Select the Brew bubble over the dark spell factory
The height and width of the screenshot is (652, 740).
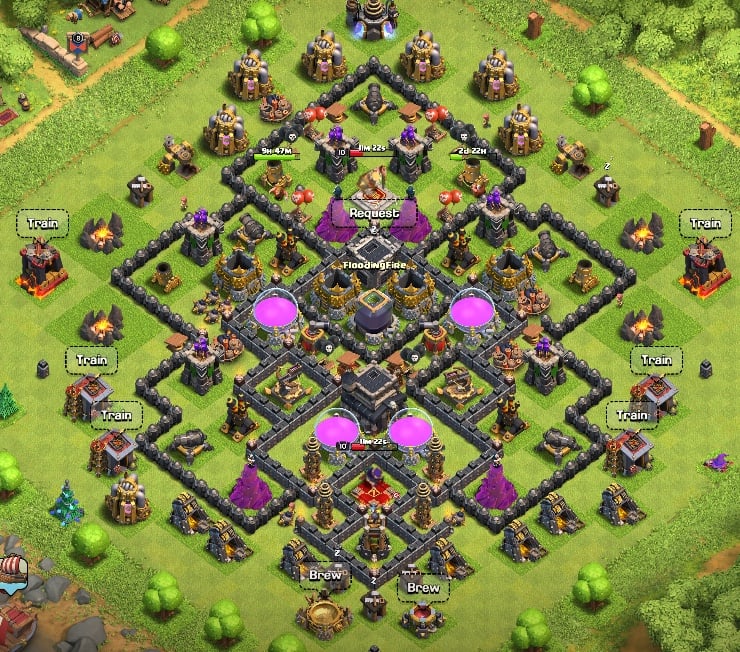click(422, 588)
